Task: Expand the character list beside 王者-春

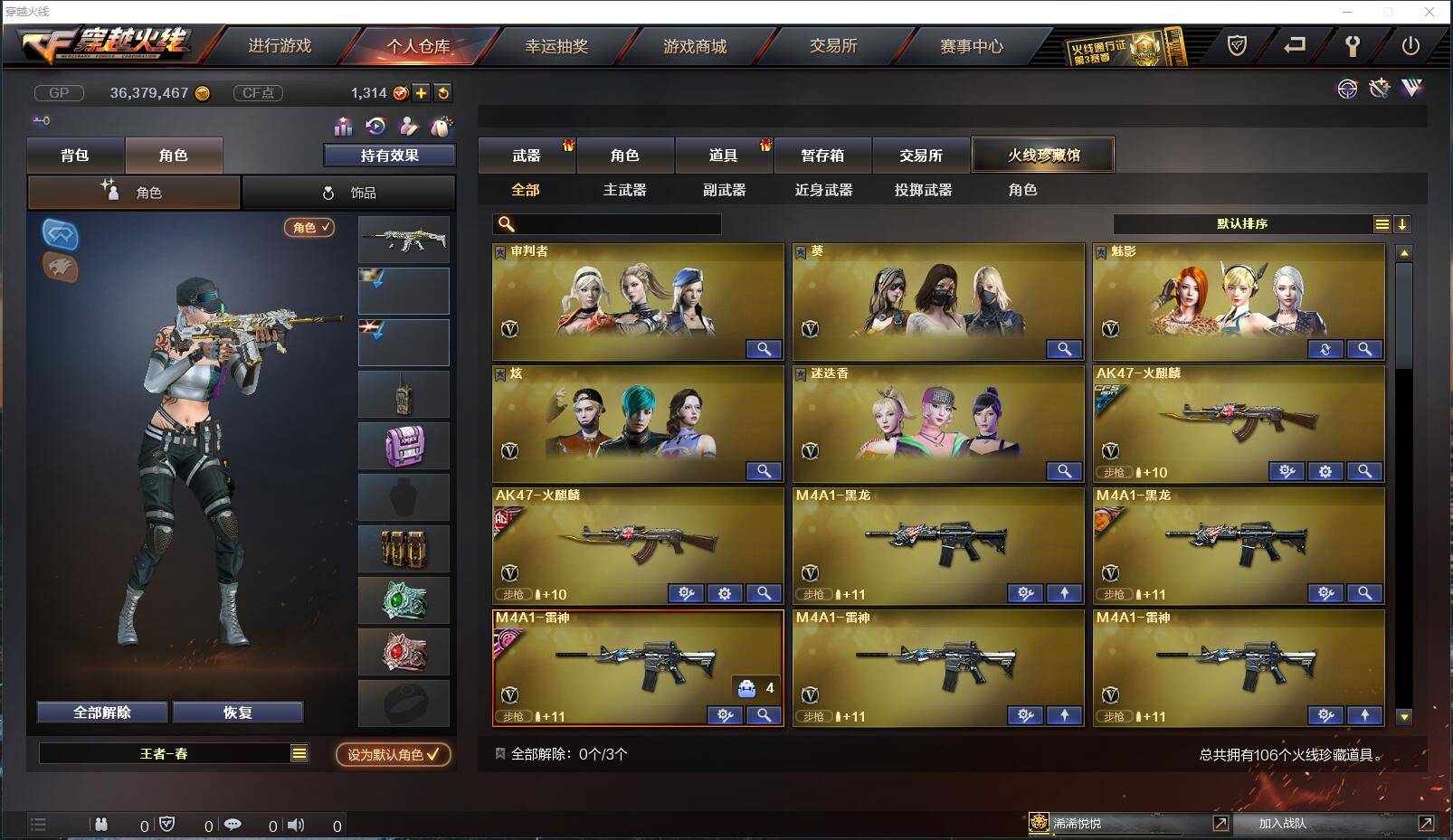Action: pyautogui.click(x=300, y=752)
